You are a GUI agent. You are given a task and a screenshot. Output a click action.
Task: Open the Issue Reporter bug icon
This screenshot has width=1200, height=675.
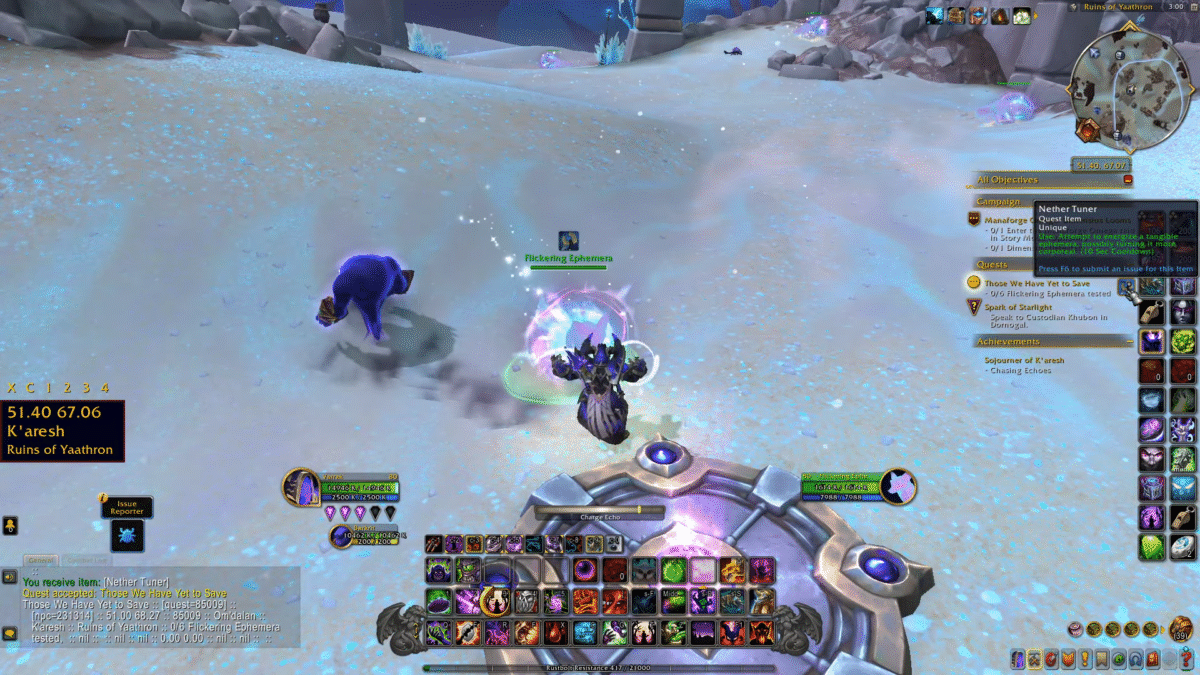click(128, 536)
